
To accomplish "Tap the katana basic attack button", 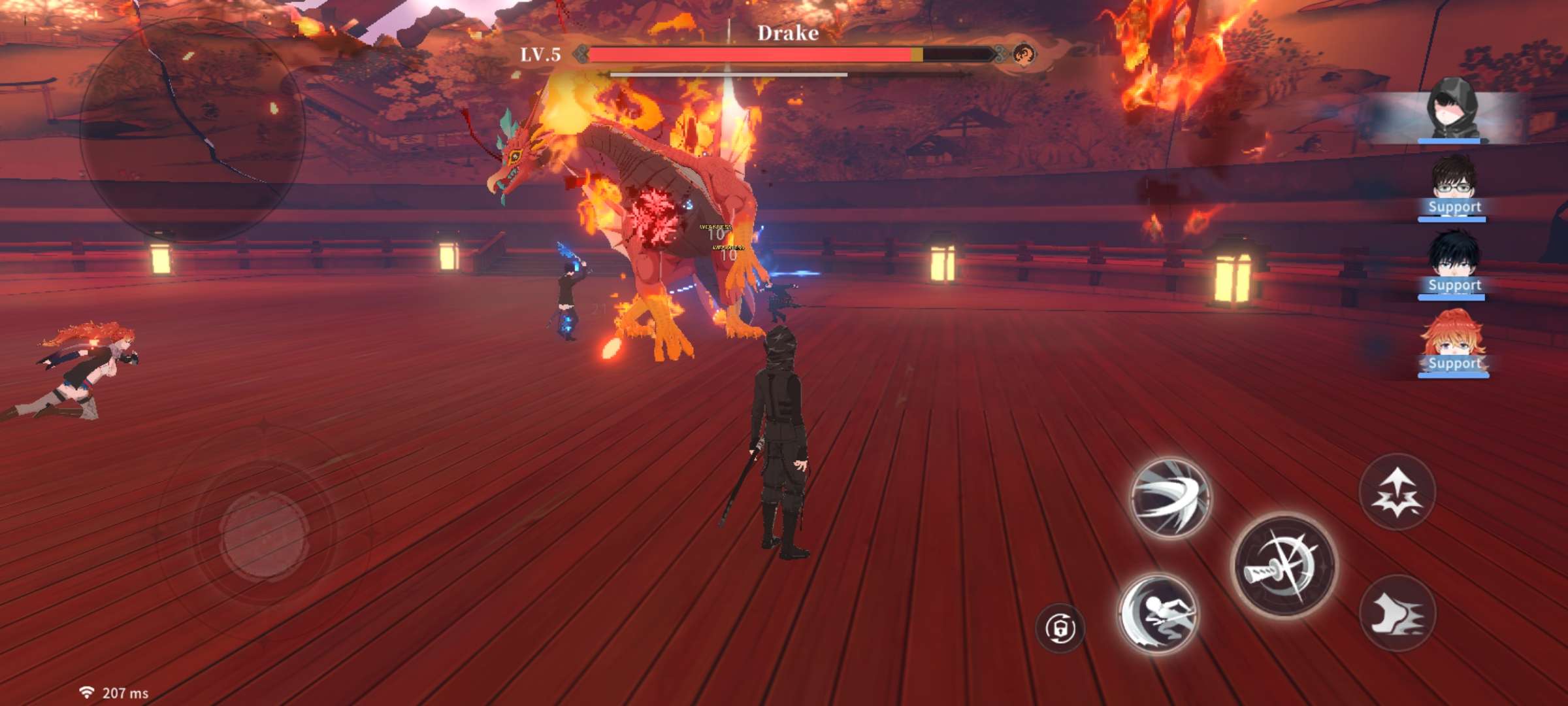I will (x=1284, y=565).
